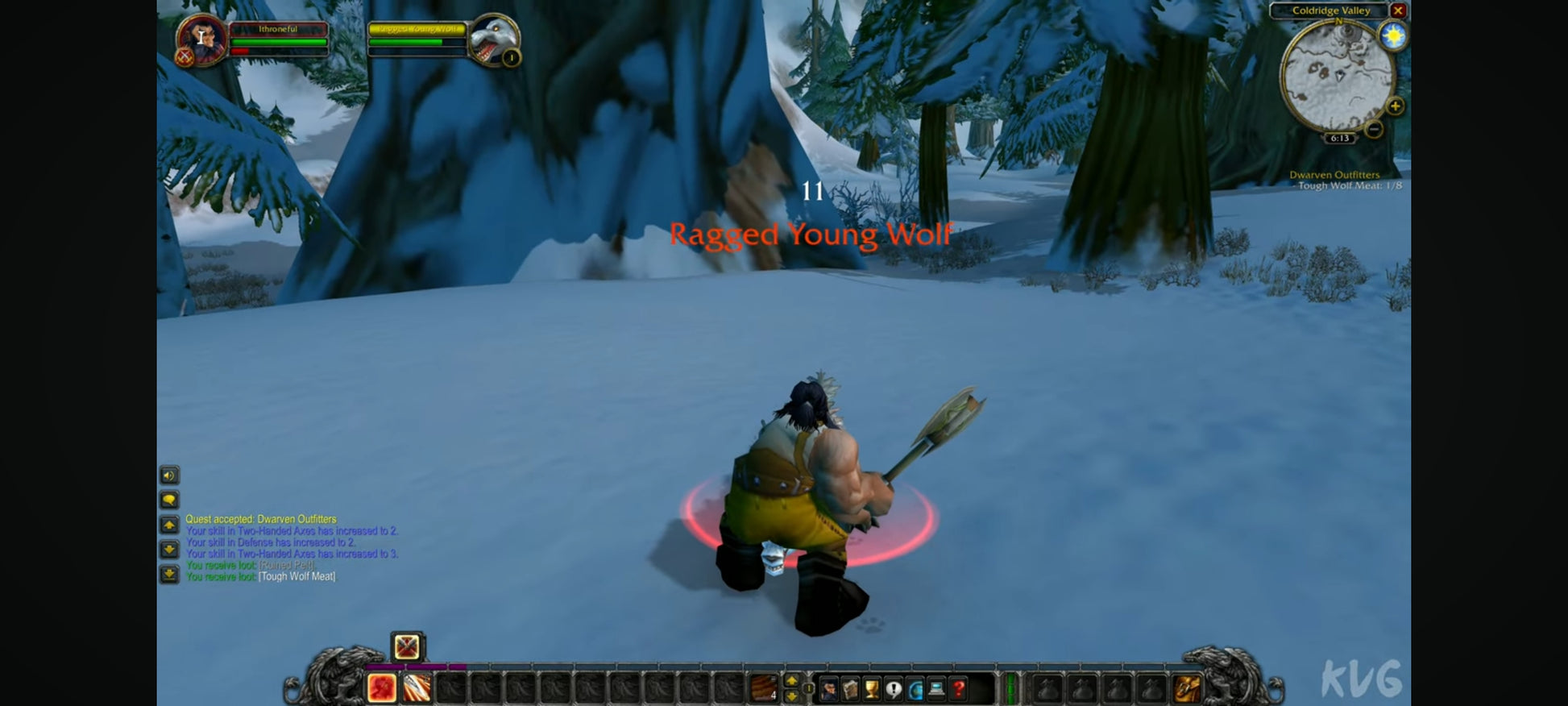Zoom in the minimap with plus button
The width and height of the screenshot is (1568, 706).
tap(1395, 106)
